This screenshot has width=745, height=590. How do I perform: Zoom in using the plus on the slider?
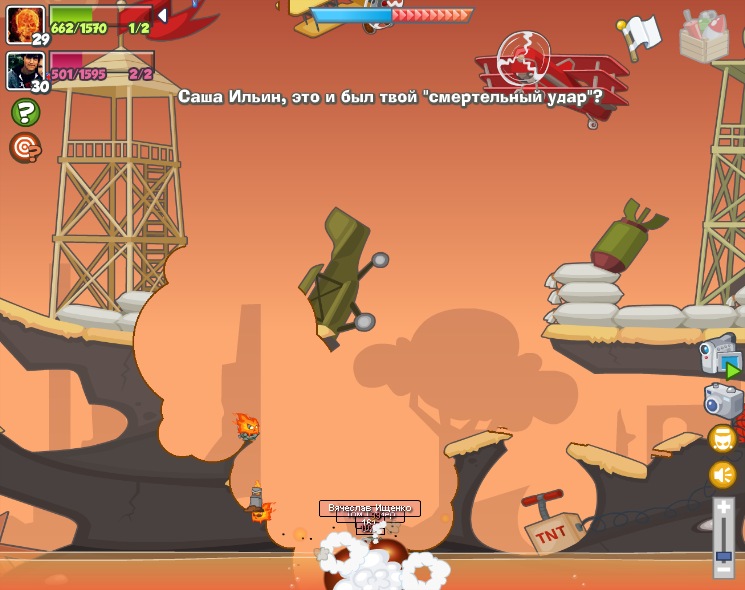(x=724, y=509)
